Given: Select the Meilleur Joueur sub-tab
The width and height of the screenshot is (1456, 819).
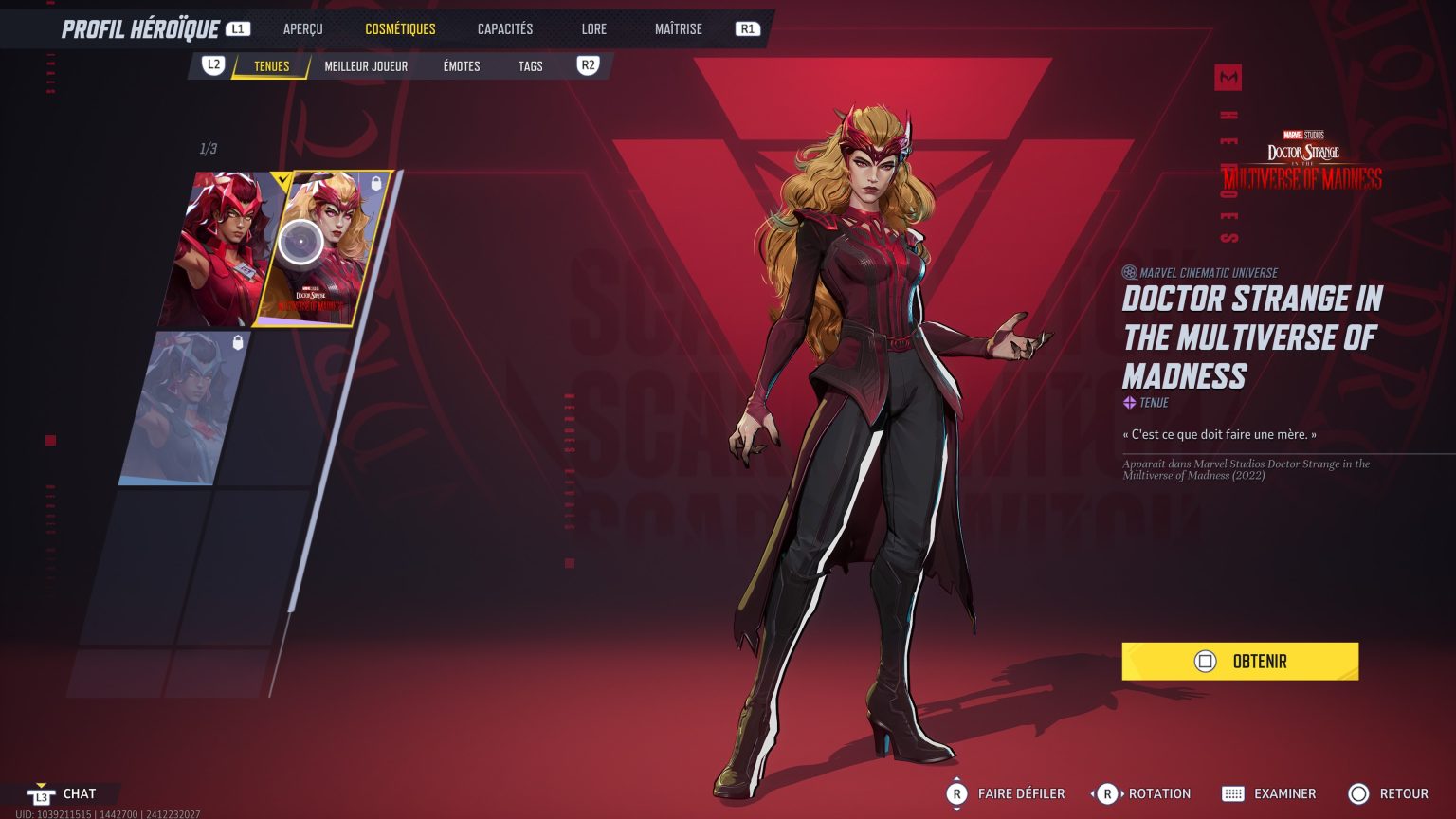Looking at the screenshot, I should click(366, 66).
